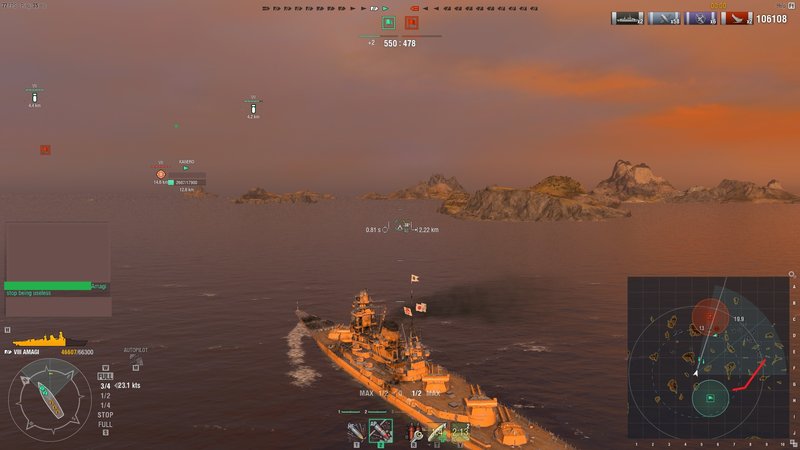Activate the Repair Party consumable

436,432
